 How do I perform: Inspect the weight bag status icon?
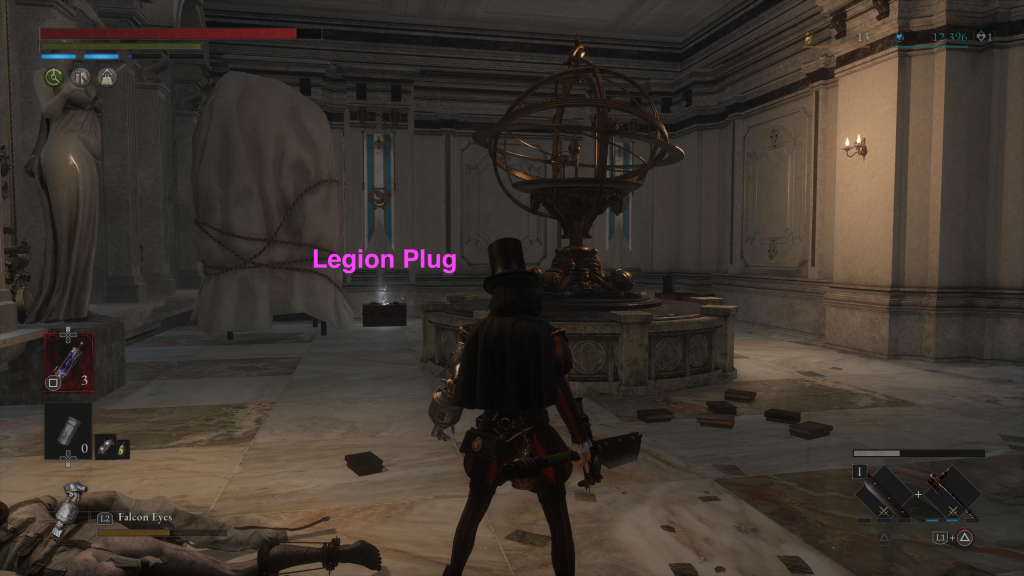pyautogui.click(x=106, y=77)
